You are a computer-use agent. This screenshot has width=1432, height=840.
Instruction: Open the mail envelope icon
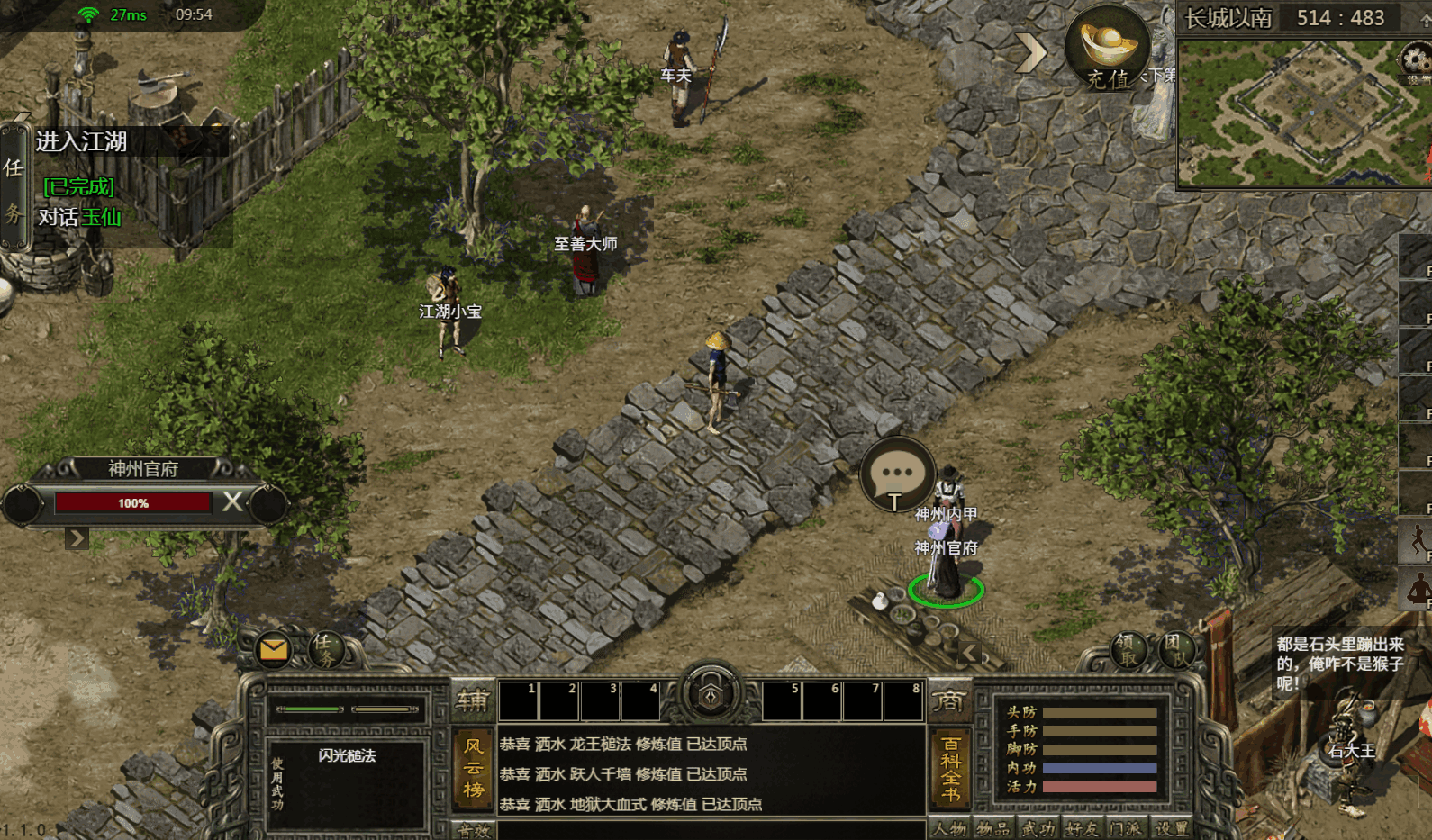pos(273,649)
